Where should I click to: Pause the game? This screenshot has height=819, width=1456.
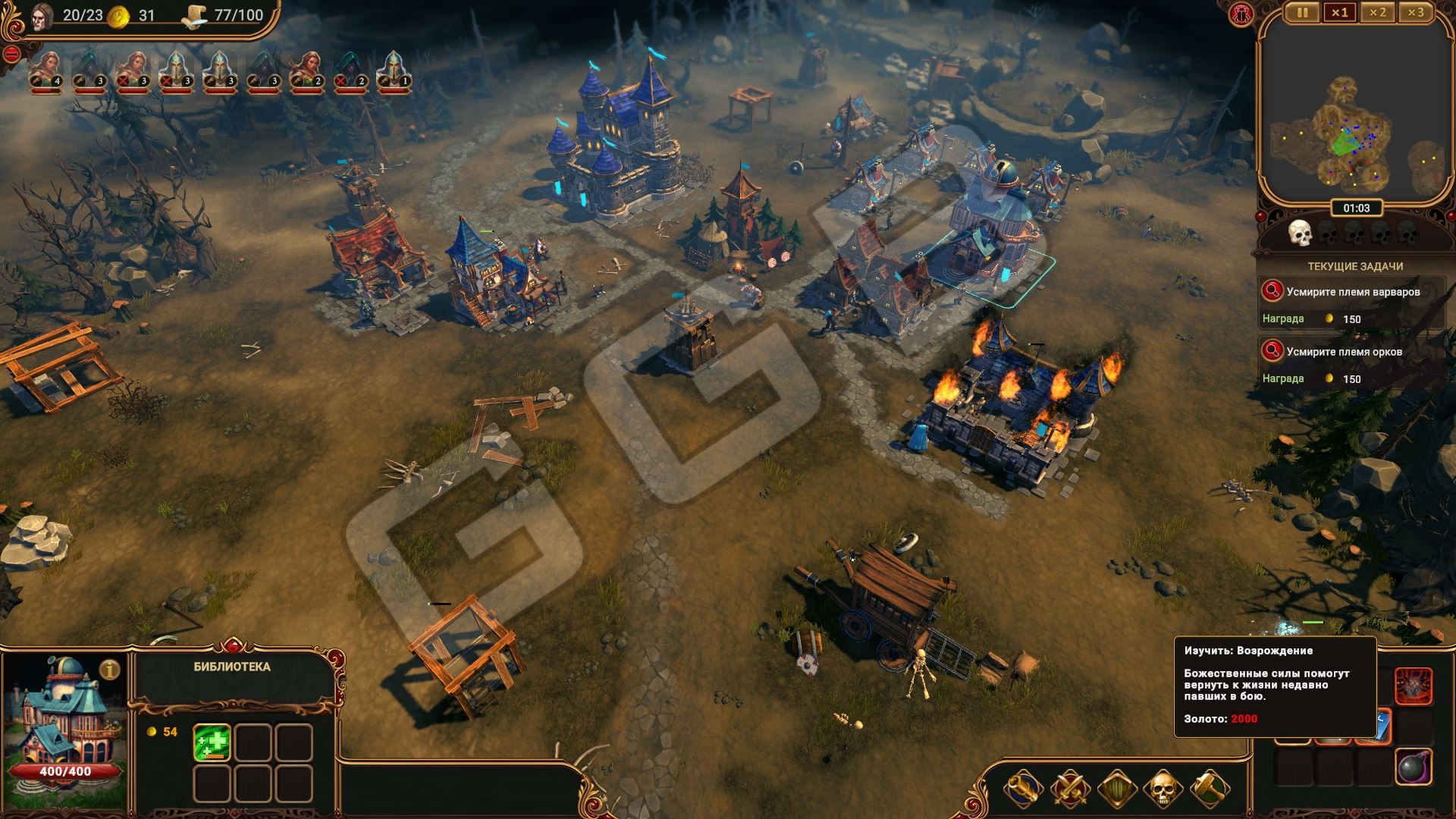(x=1302, y=13)
